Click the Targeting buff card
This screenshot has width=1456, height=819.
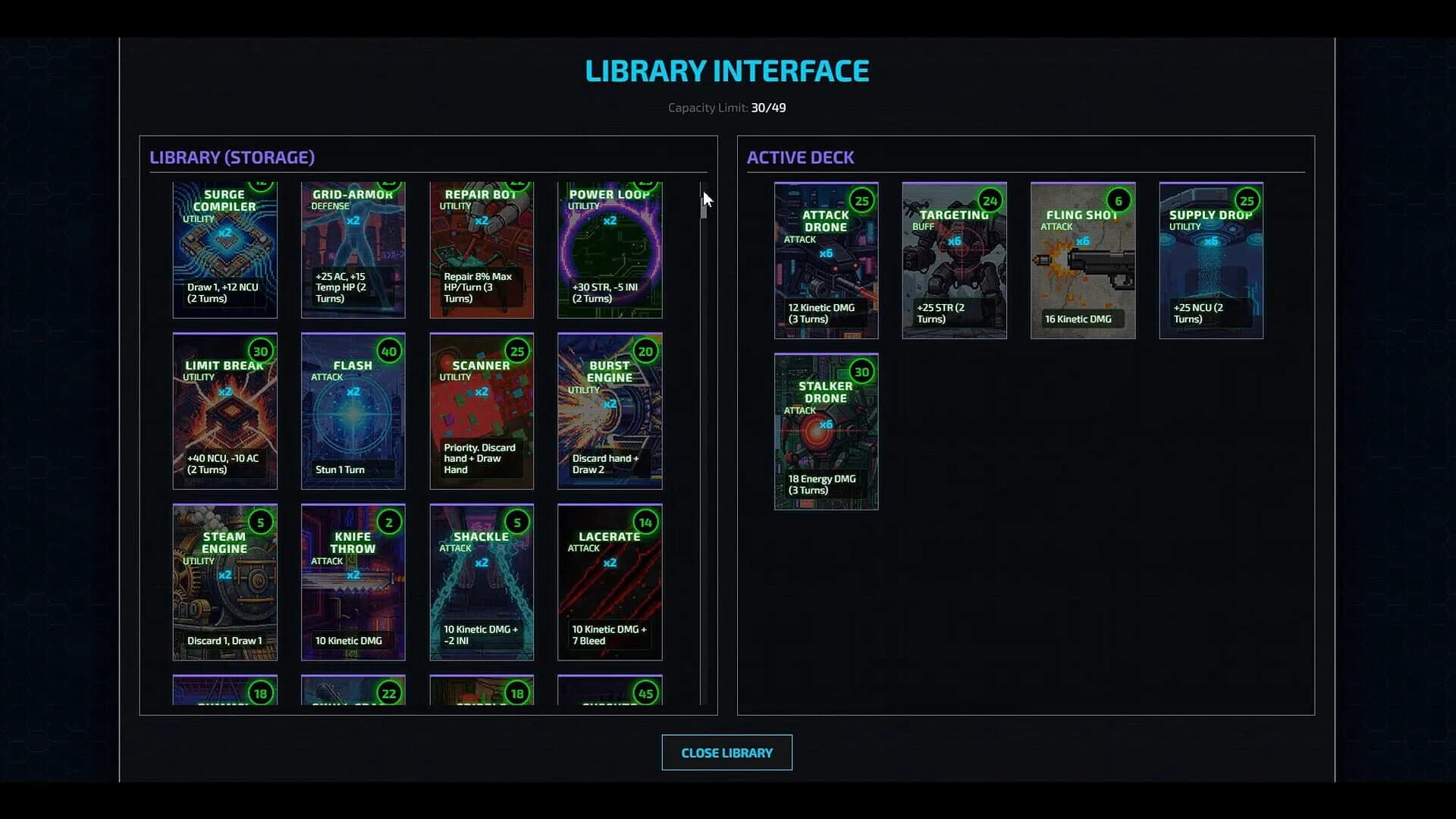pos(954,260)
